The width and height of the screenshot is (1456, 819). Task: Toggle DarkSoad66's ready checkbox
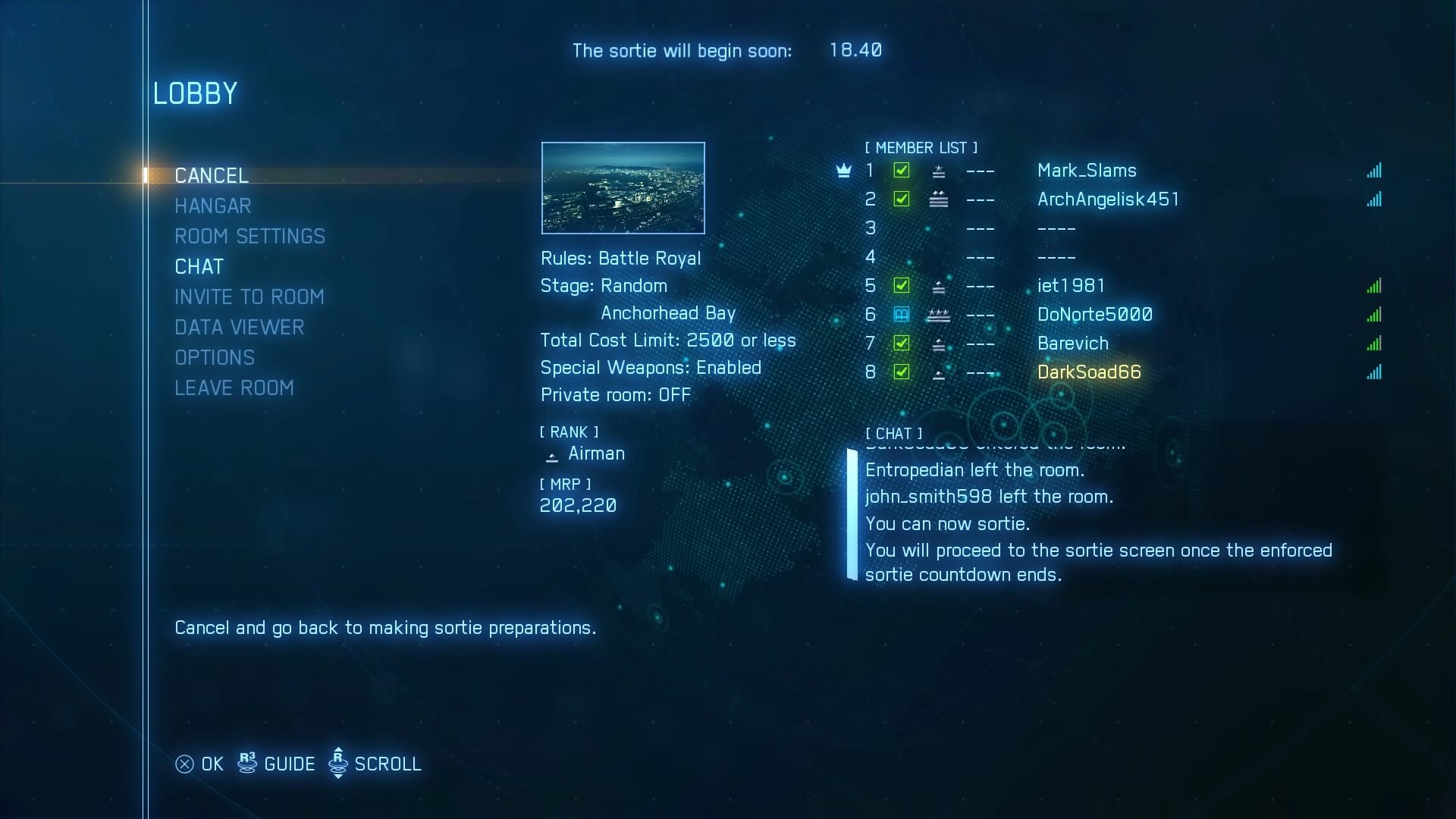coord(902,372)
